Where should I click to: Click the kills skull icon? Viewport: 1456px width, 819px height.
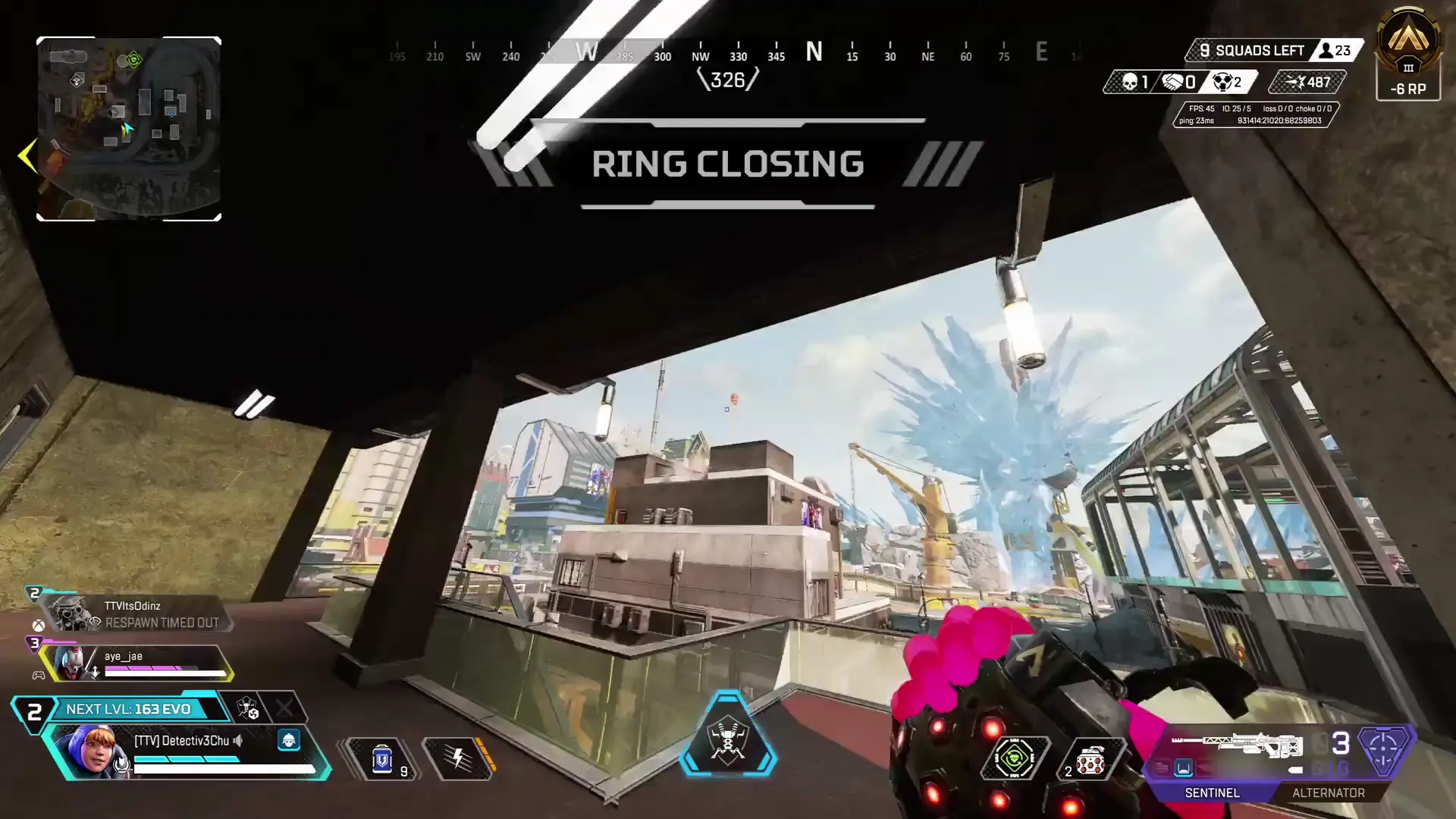pyautogui.click(x=1130, y=82)
